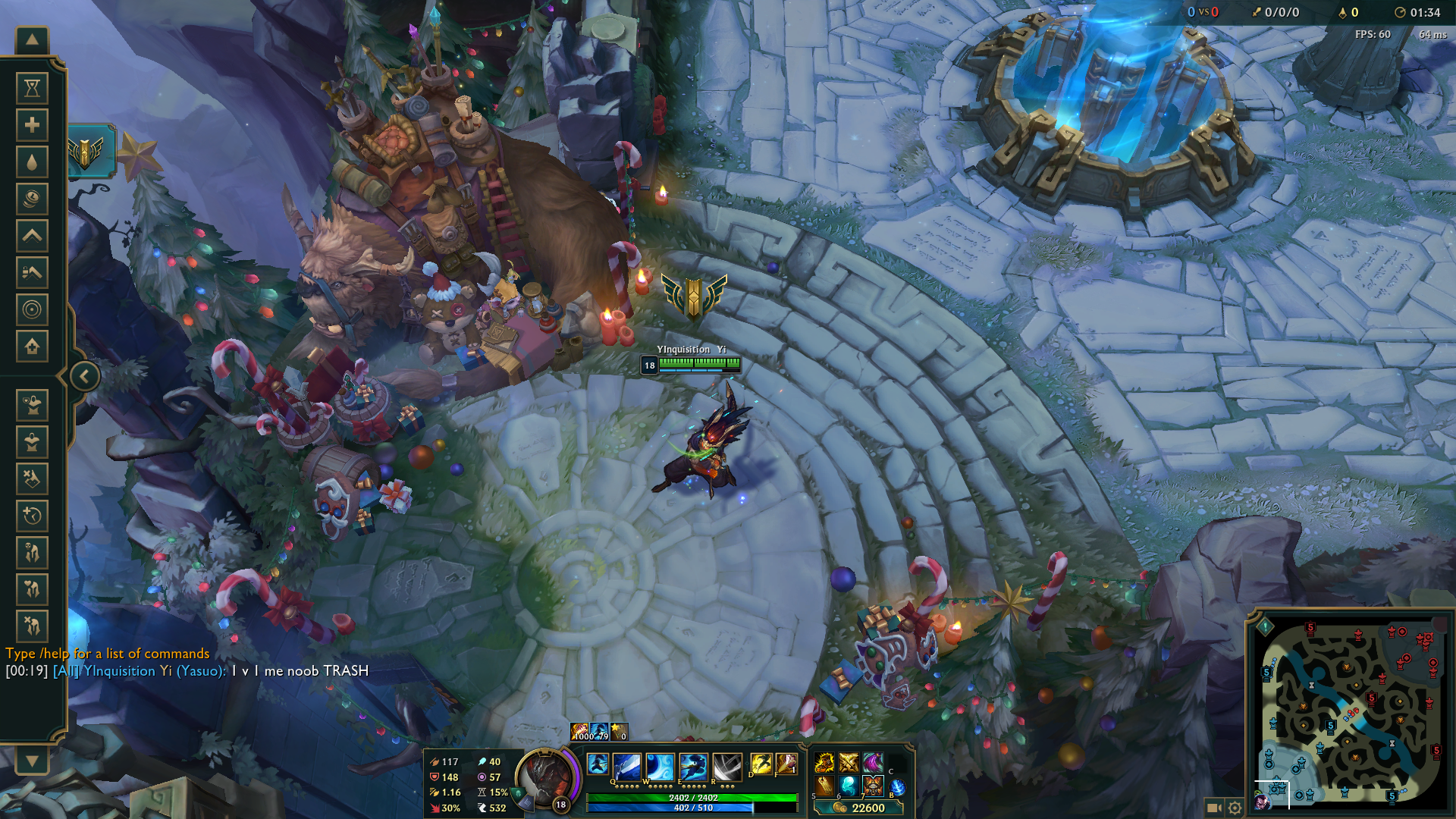Collapse the practice tool sidebar with its chevron
The width and height of the screenshot is (1456, 819).
click(83, 375)
